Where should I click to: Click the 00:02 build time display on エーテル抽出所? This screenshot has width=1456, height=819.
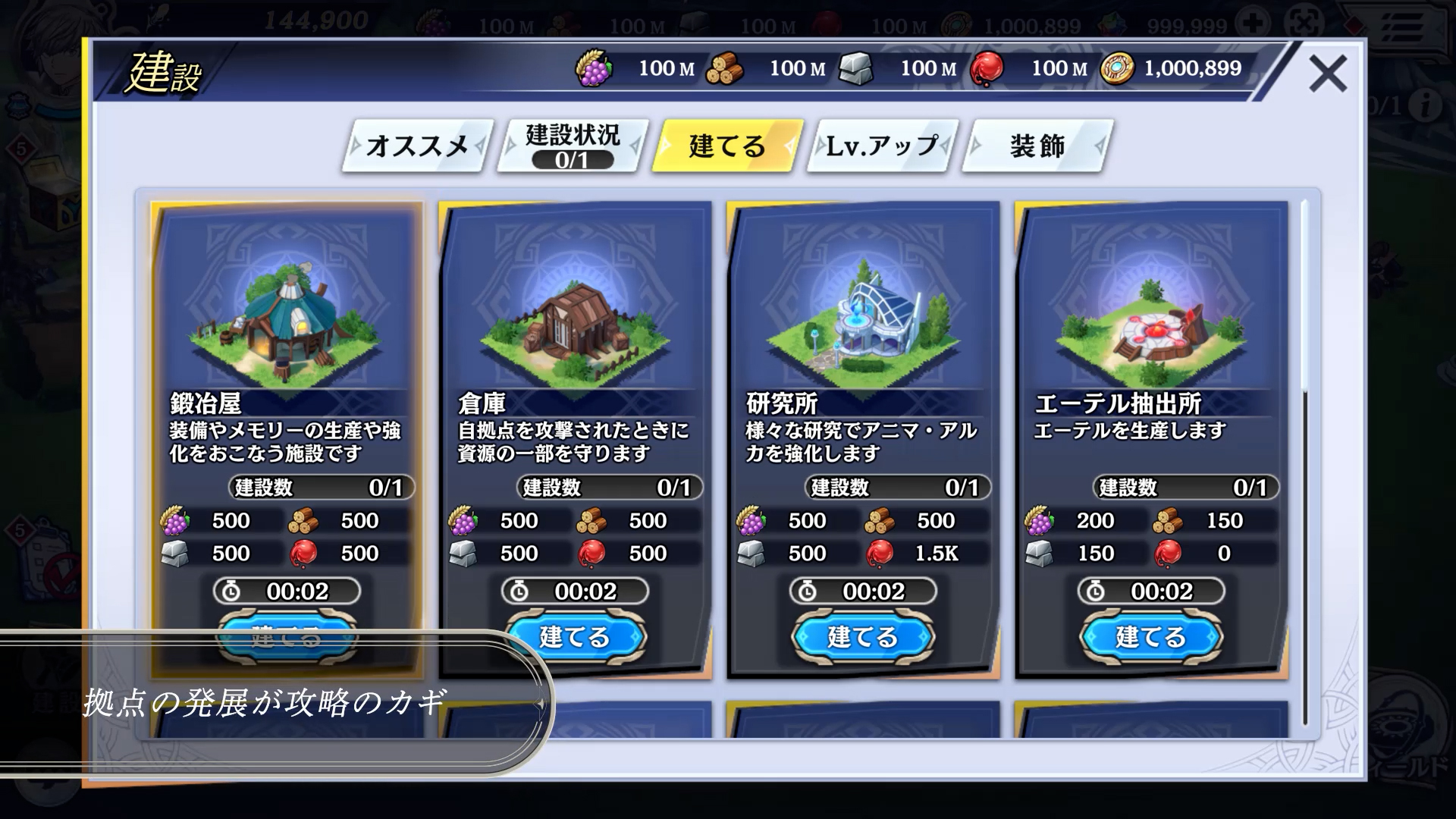1150,591
